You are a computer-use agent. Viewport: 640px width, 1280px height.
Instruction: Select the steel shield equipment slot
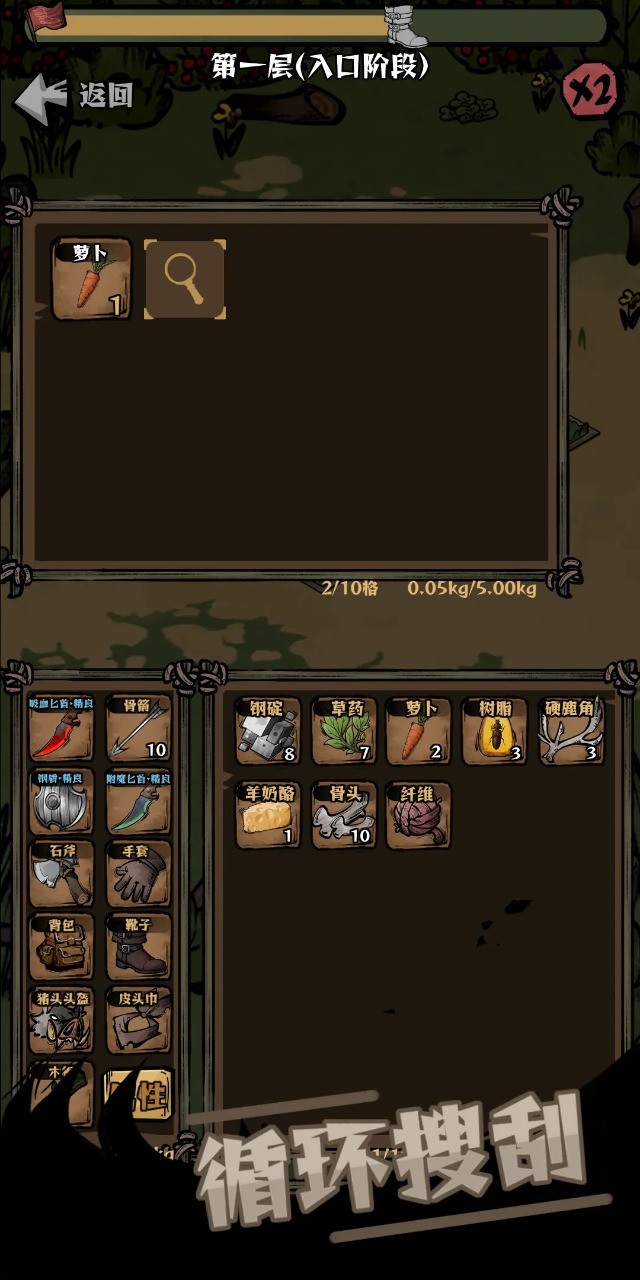[61, 801]
